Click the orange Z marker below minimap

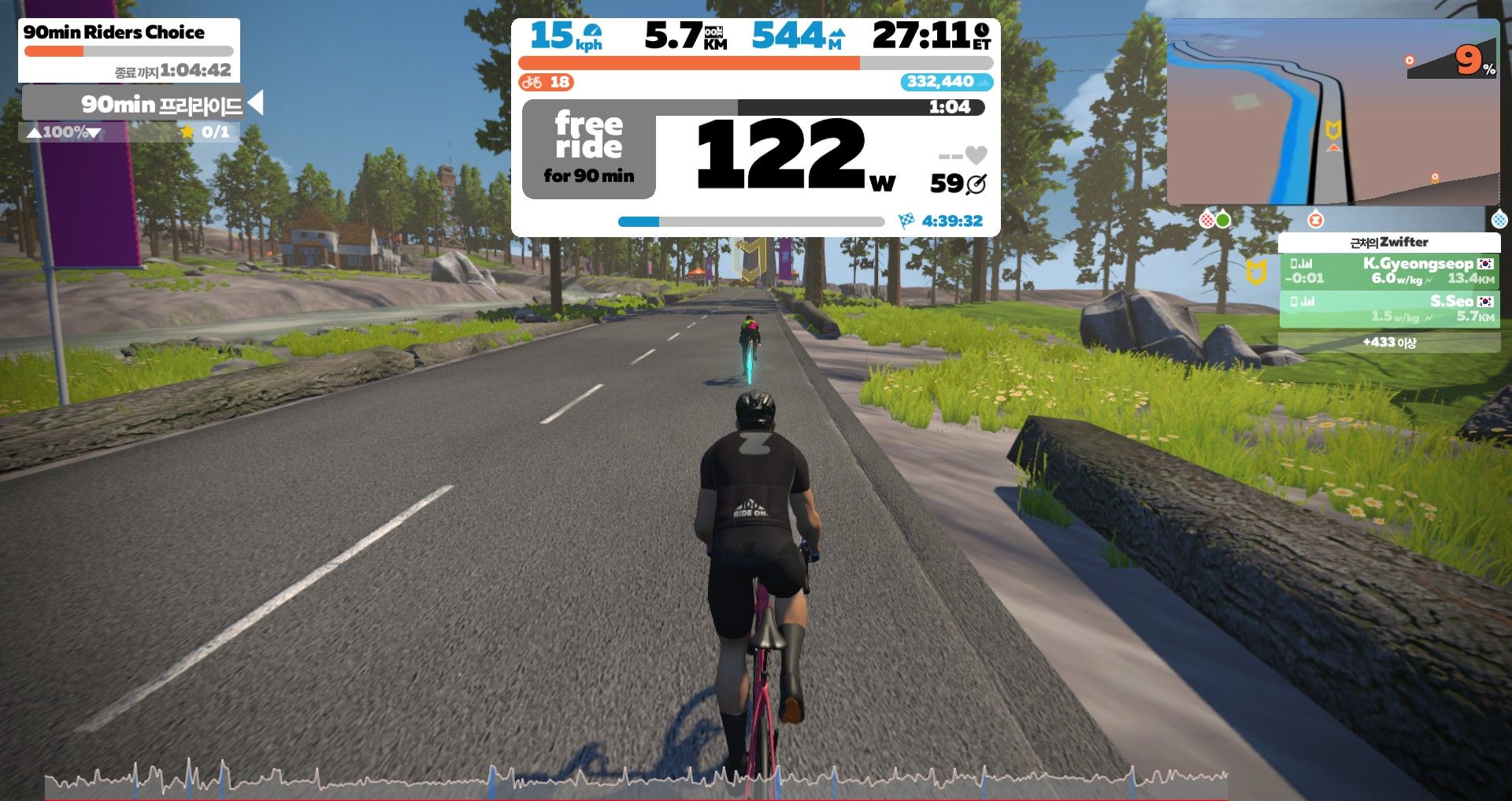1315,220
